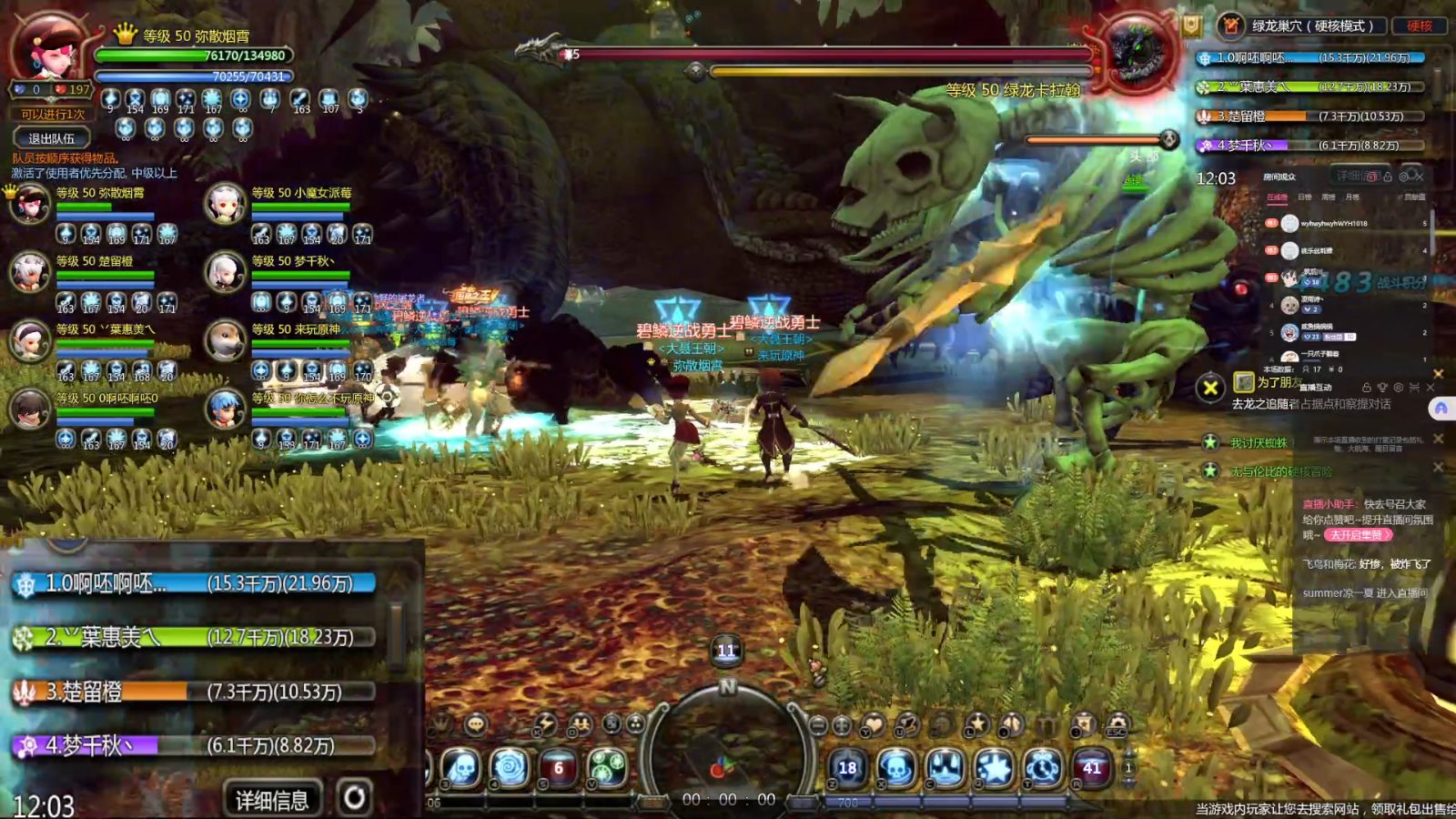The height and width of the screenshot is (819, 1456).
Task: Click the 硬核 hardcore mode button
Action: tap(1419, 25)
